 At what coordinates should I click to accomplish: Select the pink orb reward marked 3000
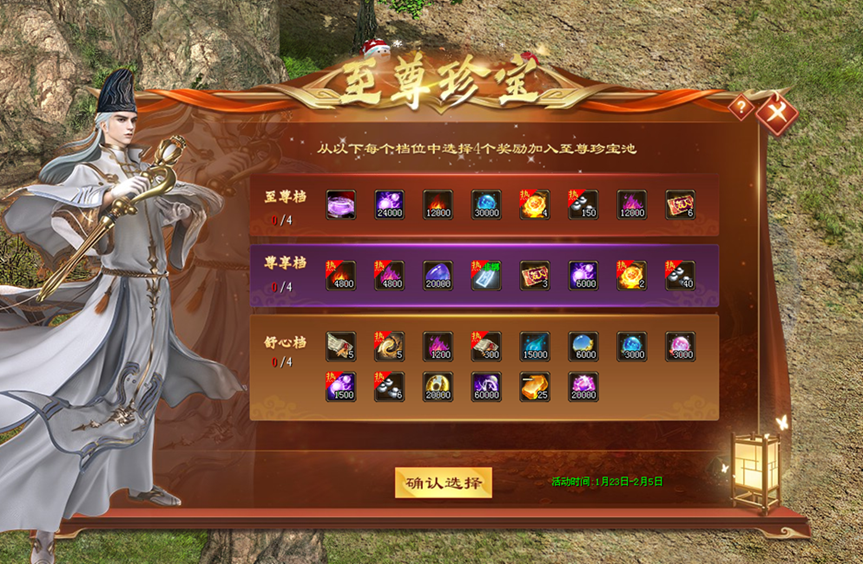coord(680,347)
